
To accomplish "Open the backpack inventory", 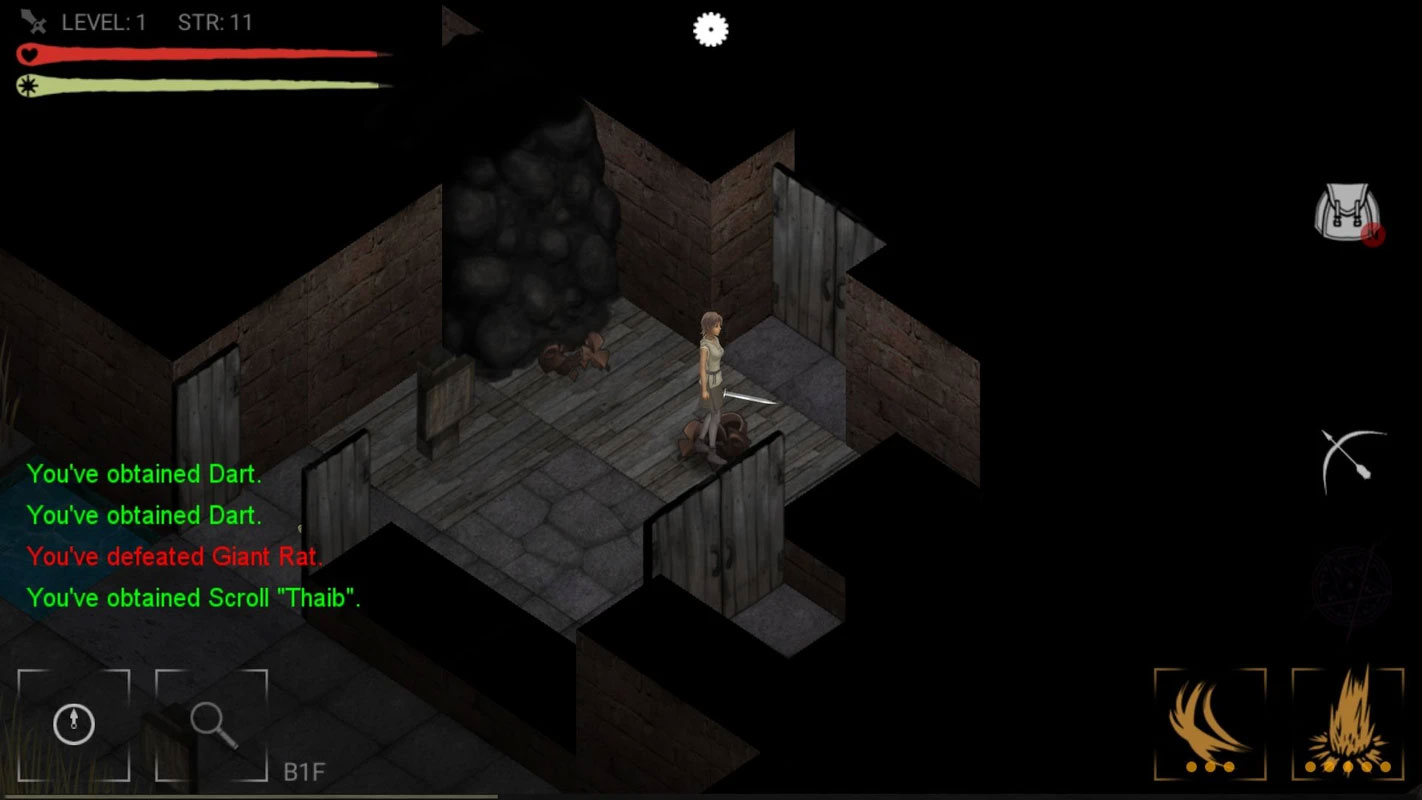I will (x=1348, y=212).
